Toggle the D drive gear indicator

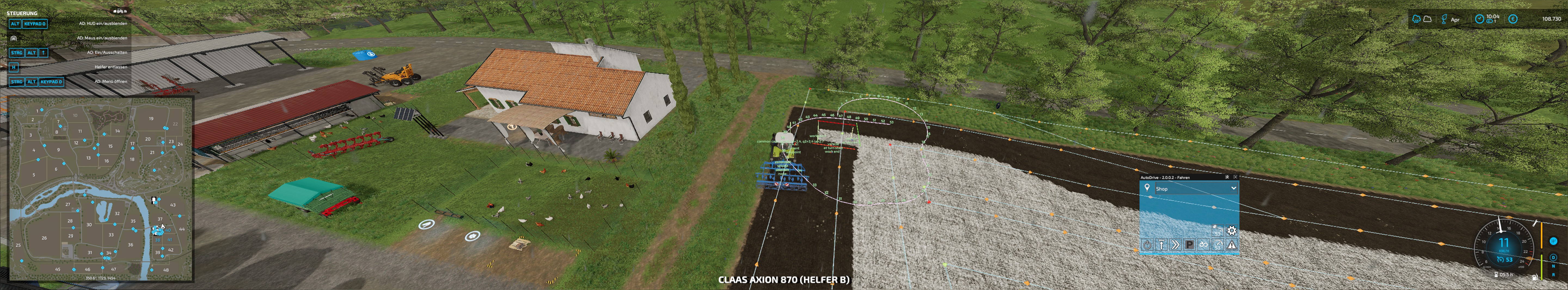click(1553, 258)
